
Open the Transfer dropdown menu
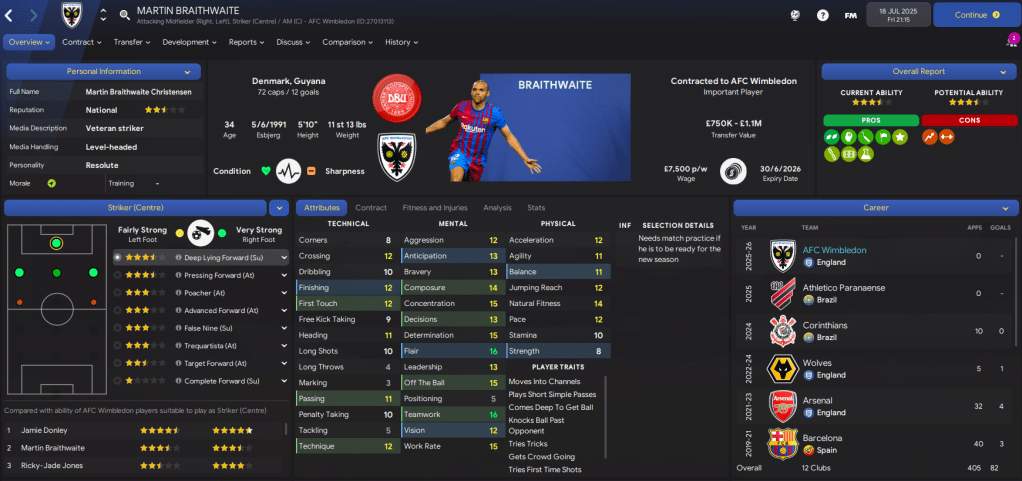[x=132, y=42]
